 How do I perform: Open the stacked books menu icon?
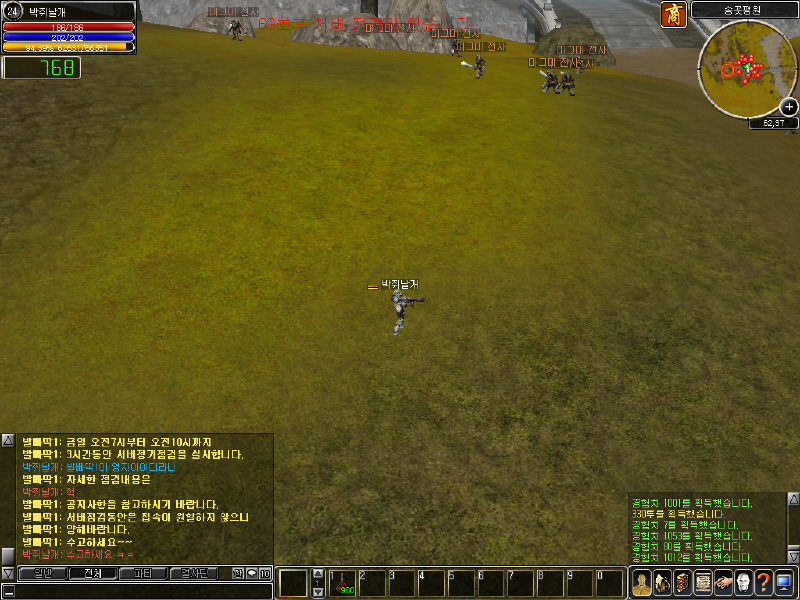pos(682,582)
